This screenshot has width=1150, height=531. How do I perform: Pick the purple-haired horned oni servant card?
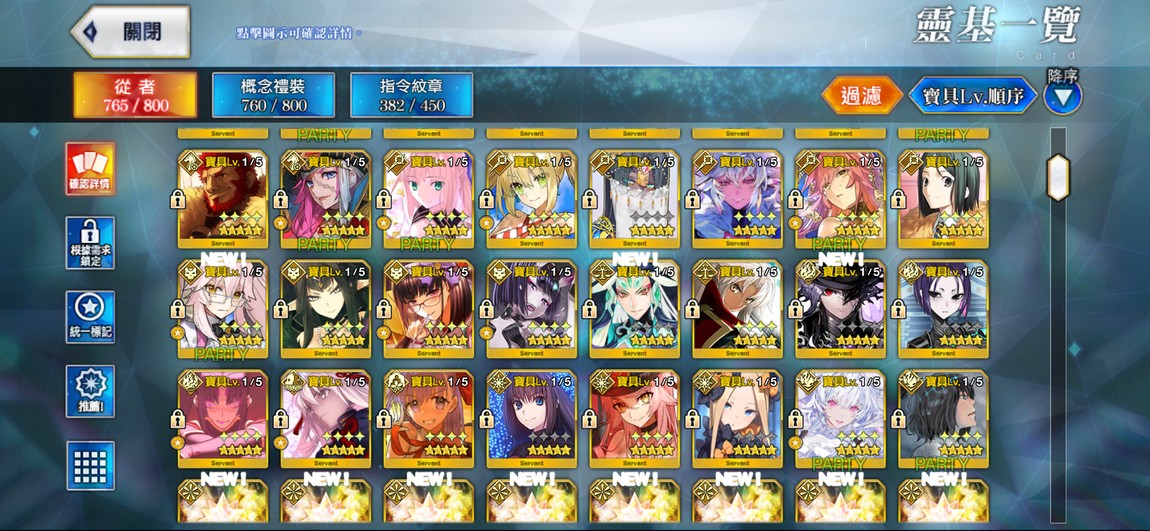(531, 307)
